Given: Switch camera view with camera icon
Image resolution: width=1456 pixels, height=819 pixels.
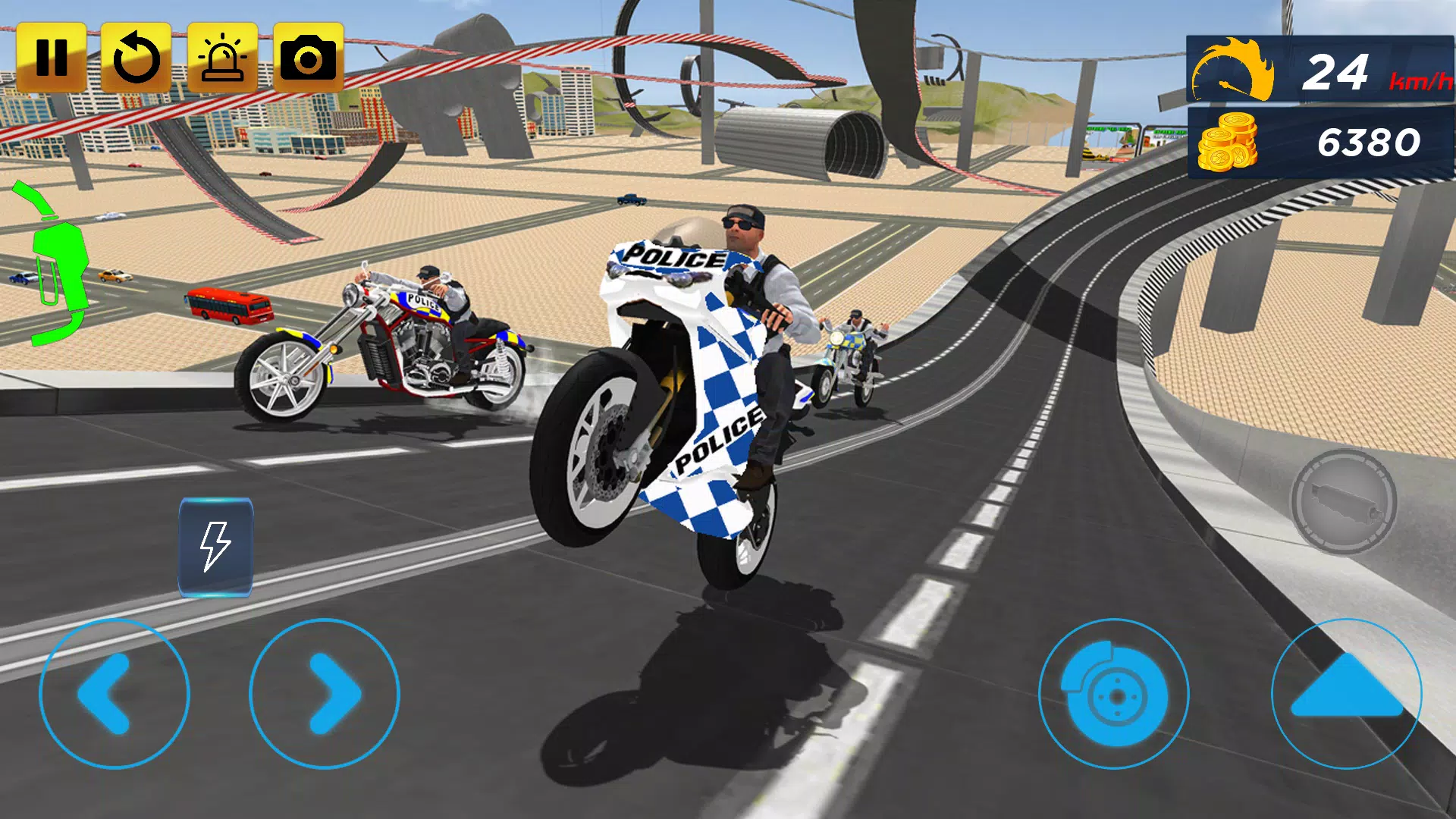Looking at the screenshot, I should point(308,58).
